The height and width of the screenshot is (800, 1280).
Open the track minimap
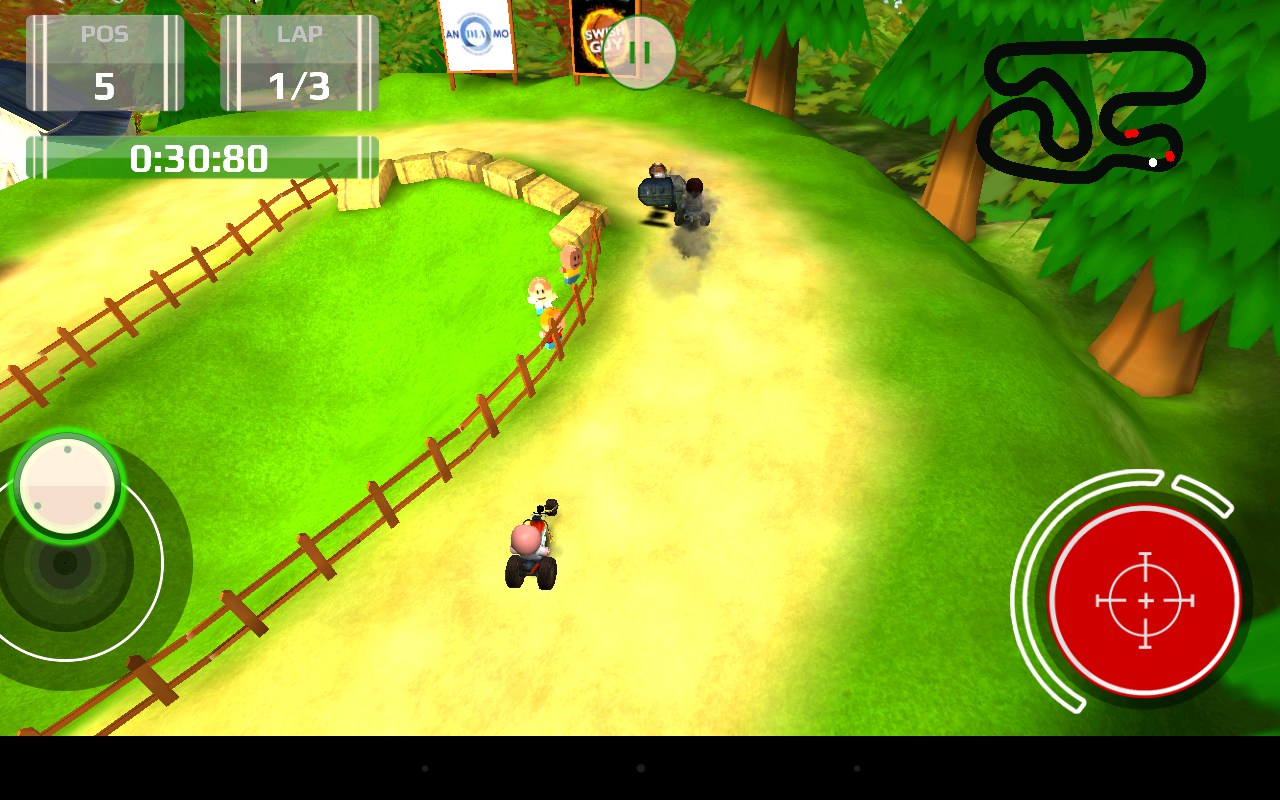click(1090, 110)
